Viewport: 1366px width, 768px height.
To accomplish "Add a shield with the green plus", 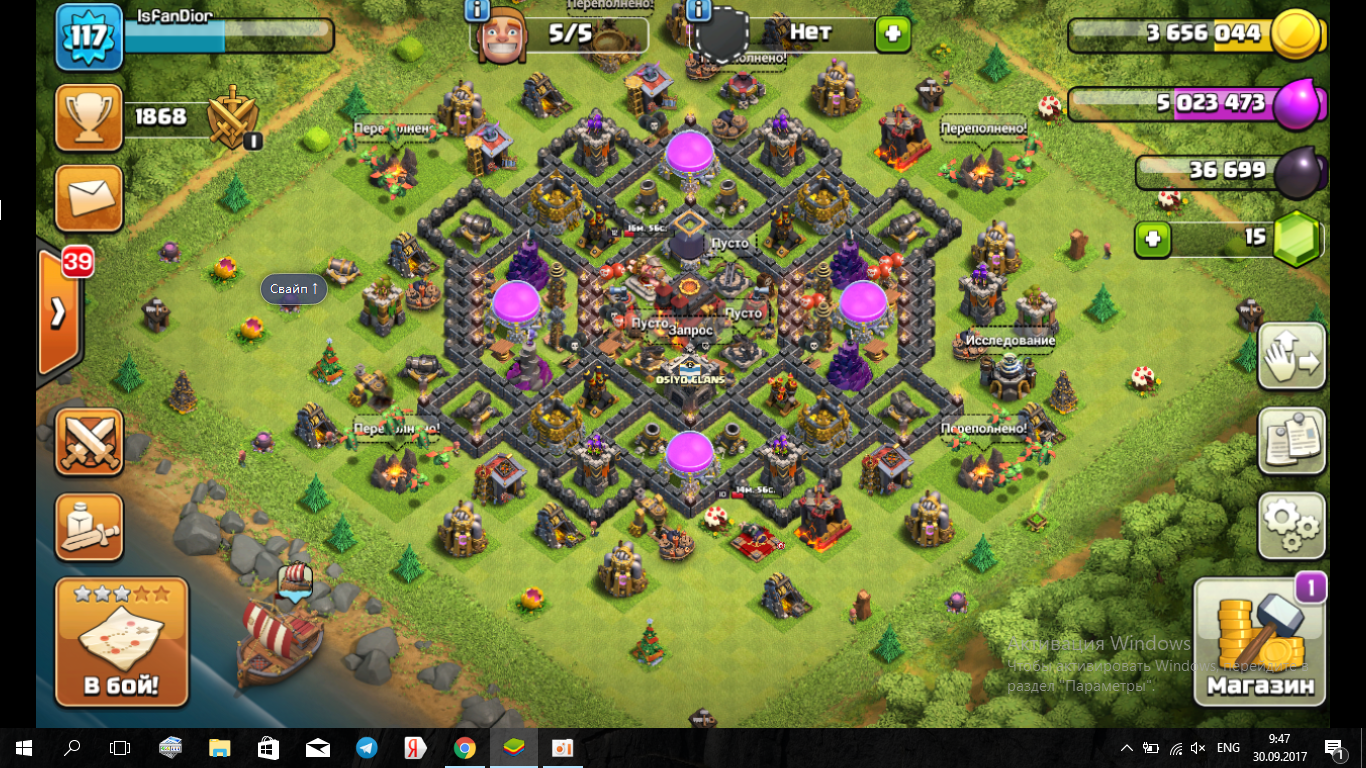I will (x=892, y=34).
